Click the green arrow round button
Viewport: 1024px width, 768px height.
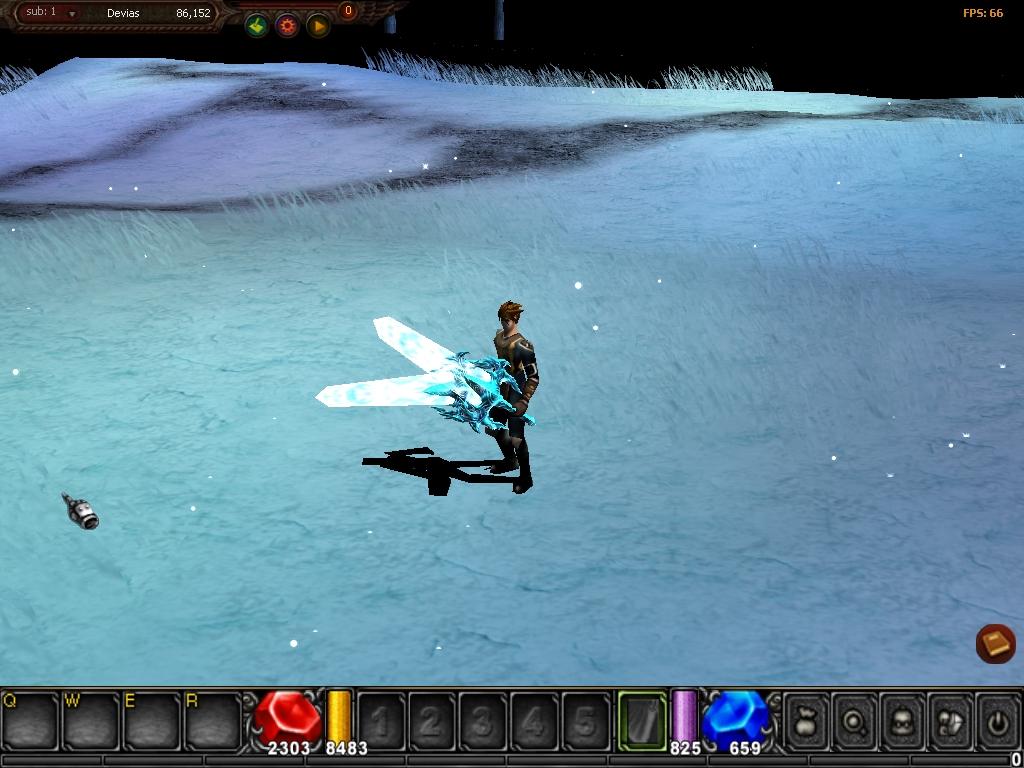pyautogui.click(x=257, y=26)
